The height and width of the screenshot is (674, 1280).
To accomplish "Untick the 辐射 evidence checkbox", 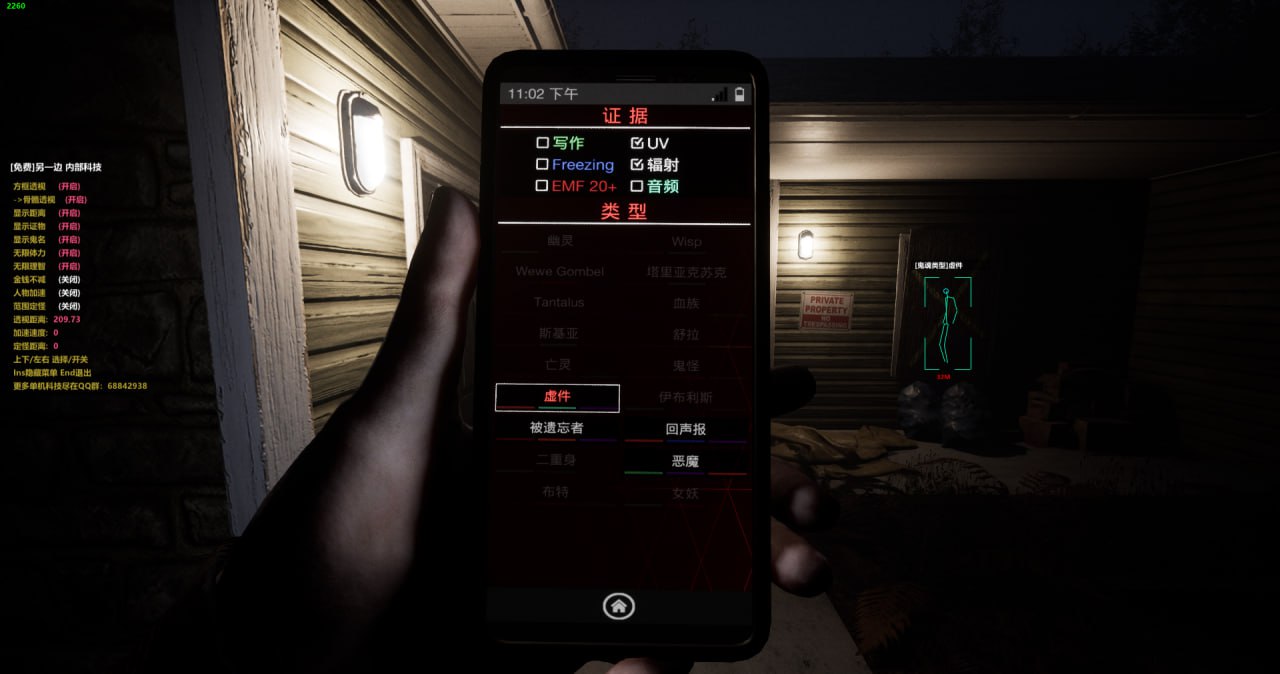I will (x=637, y=164).
